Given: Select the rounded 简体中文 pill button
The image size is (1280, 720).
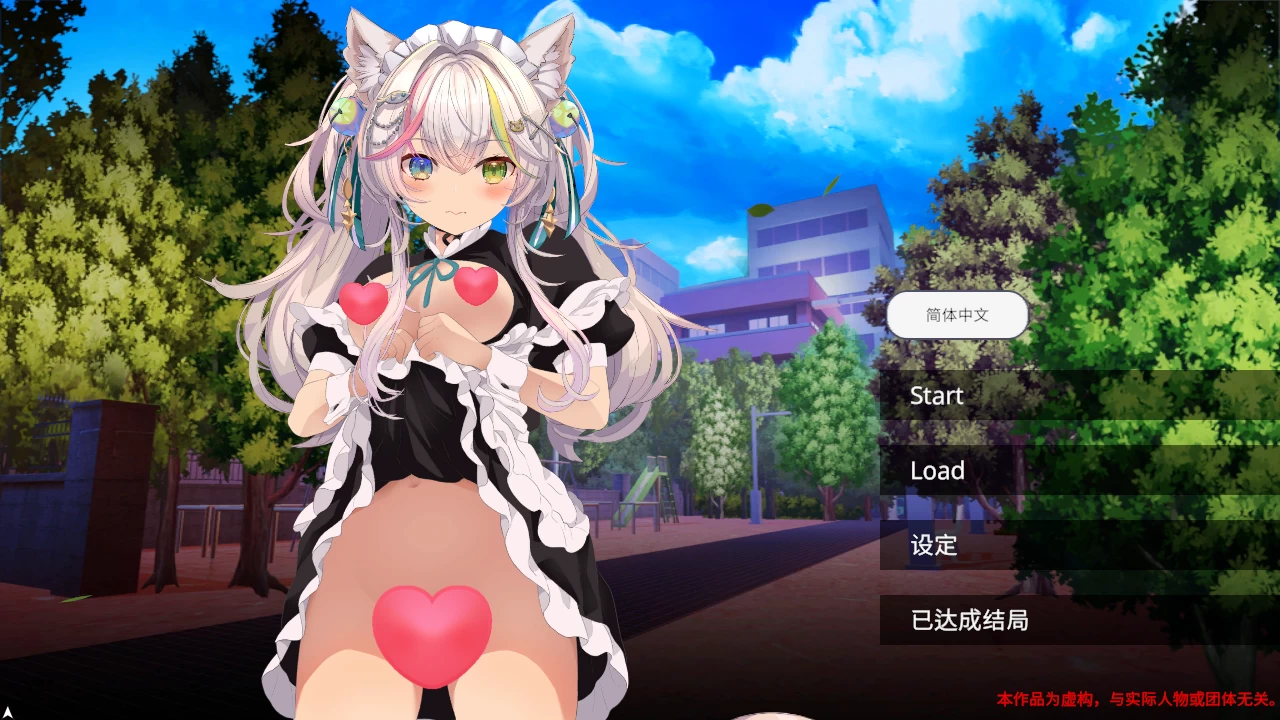Looking at the screenshot, I should click(958, 314).
